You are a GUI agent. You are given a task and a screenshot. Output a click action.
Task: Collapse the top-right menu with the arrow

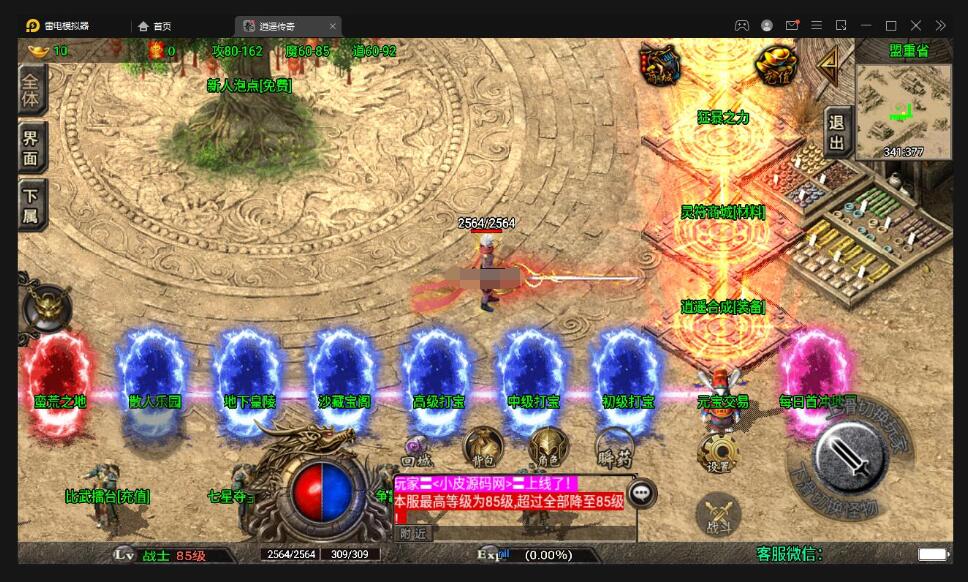click(828, 65)
